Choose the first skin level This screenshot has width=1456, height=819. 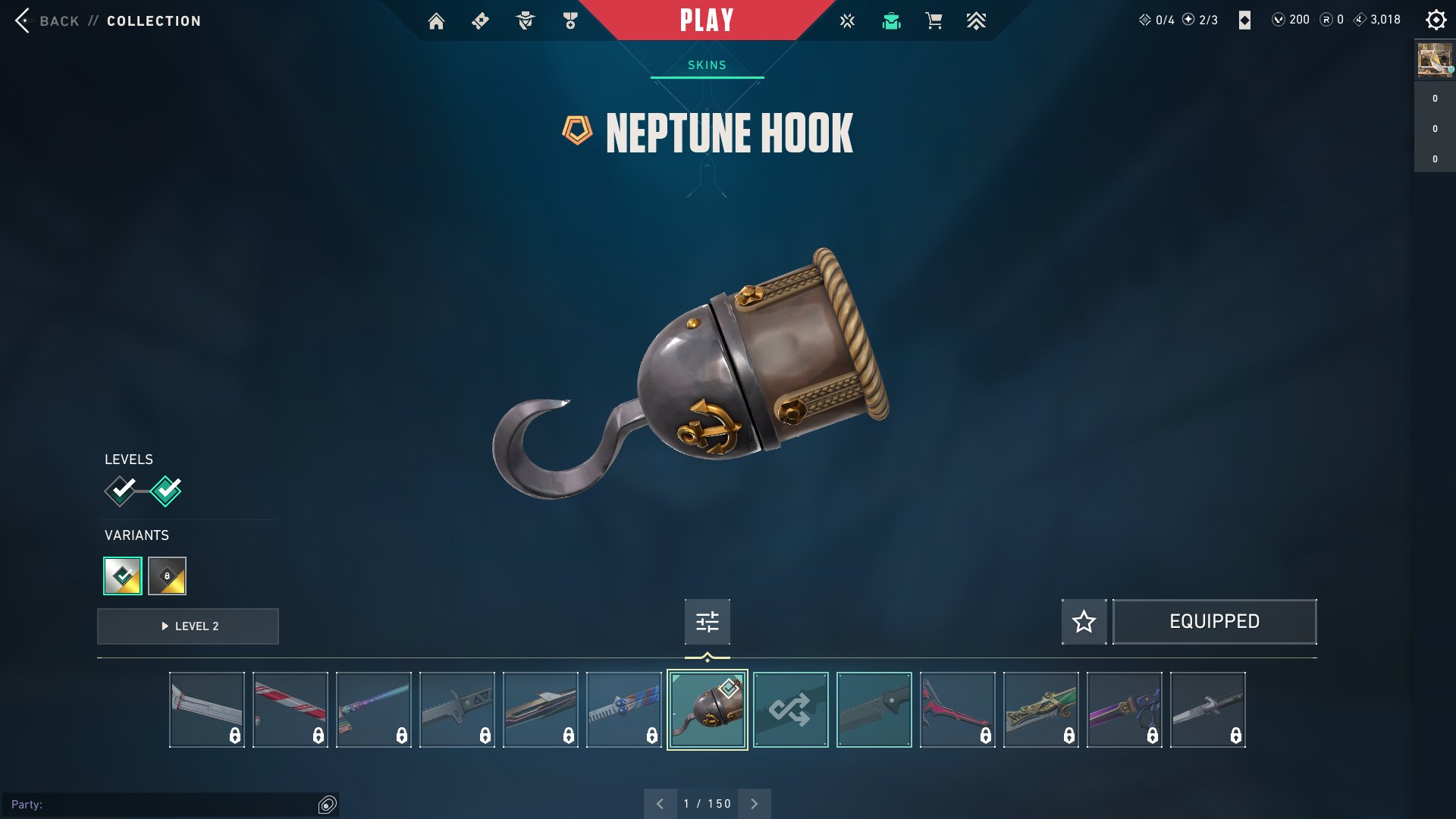pyautogui.click(x=121, y=491)
